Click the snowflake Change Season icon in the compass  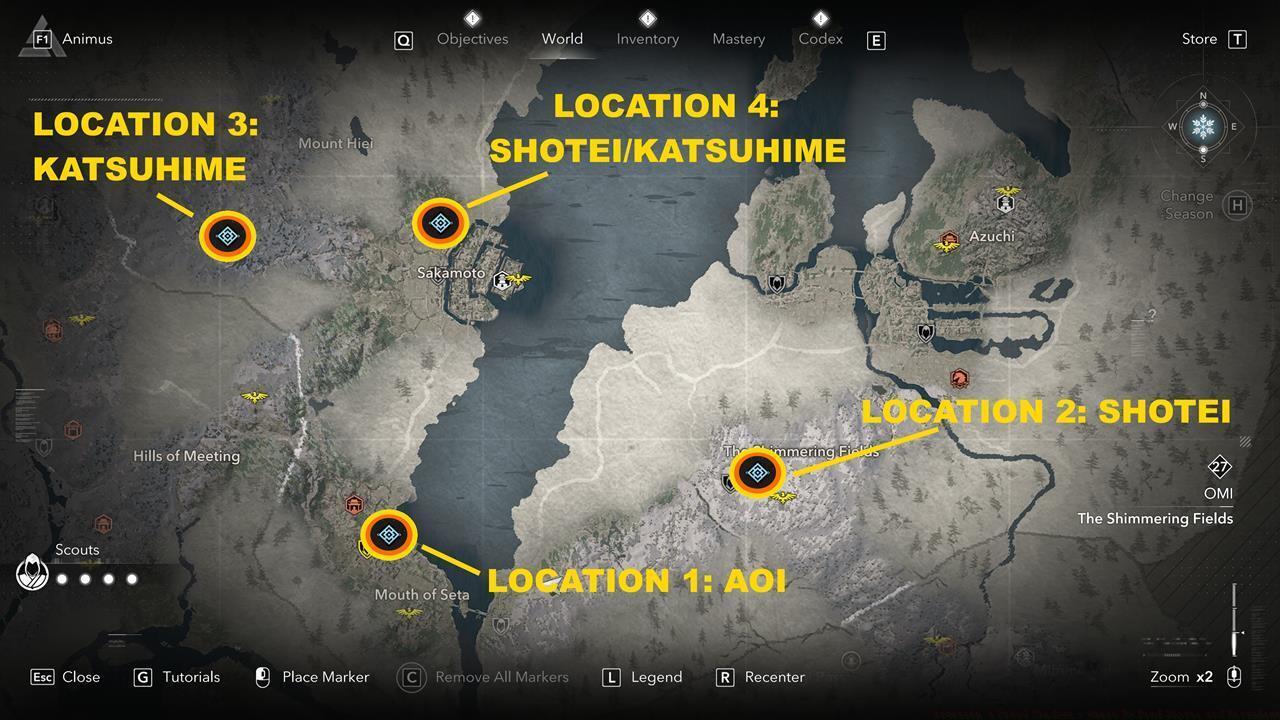coord(1203,127)
